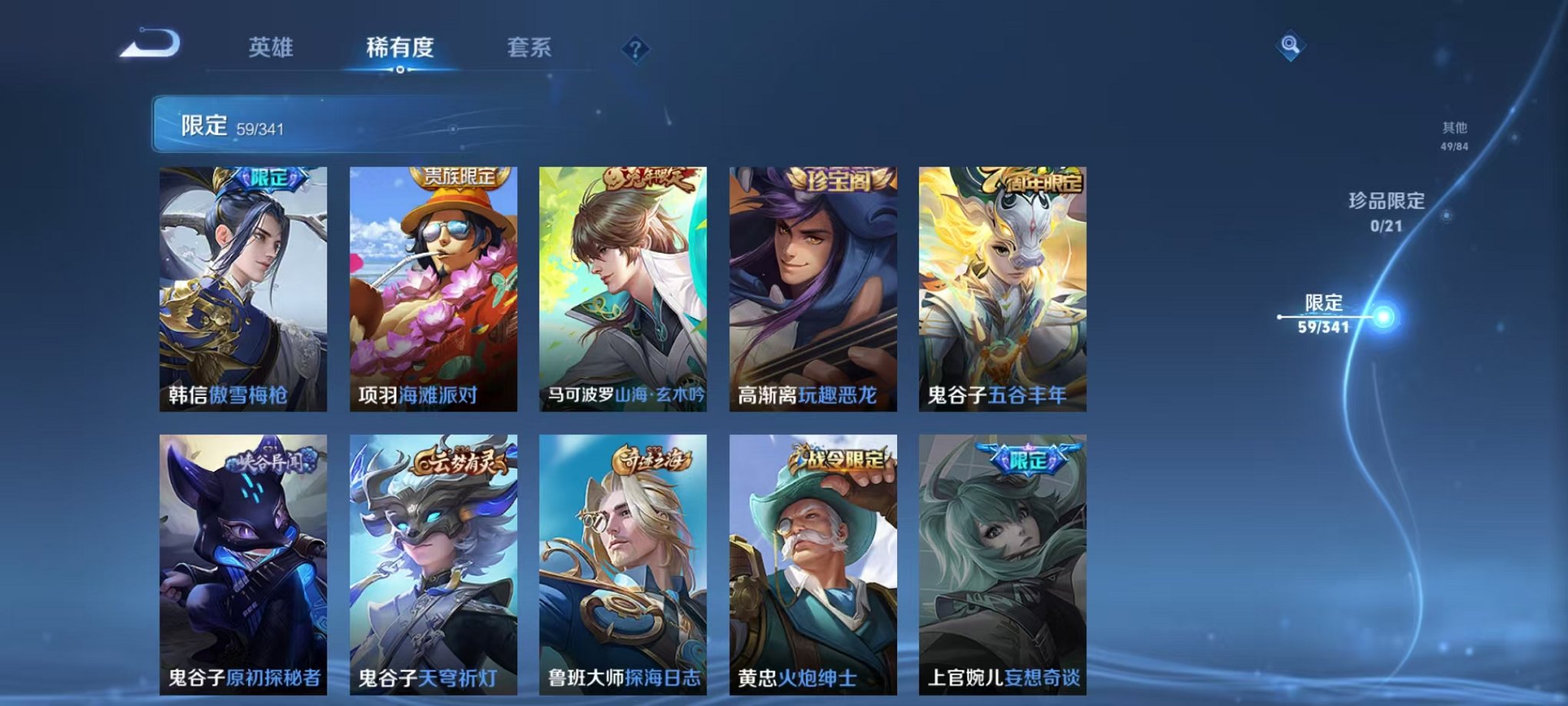Open the search function

tap(1291, 46)
